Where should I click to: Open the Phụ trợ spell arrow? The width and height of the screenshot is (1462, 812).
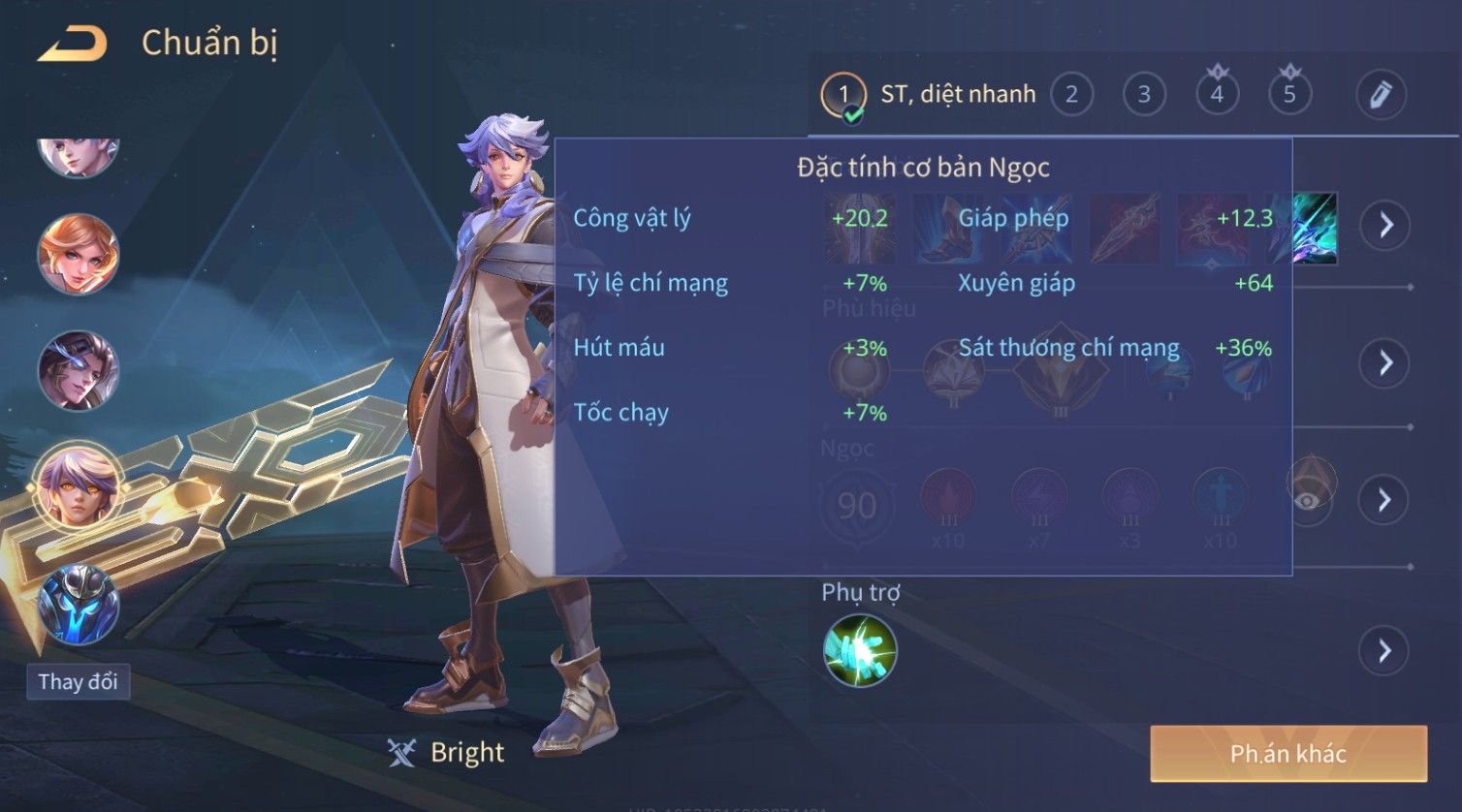1384,650
